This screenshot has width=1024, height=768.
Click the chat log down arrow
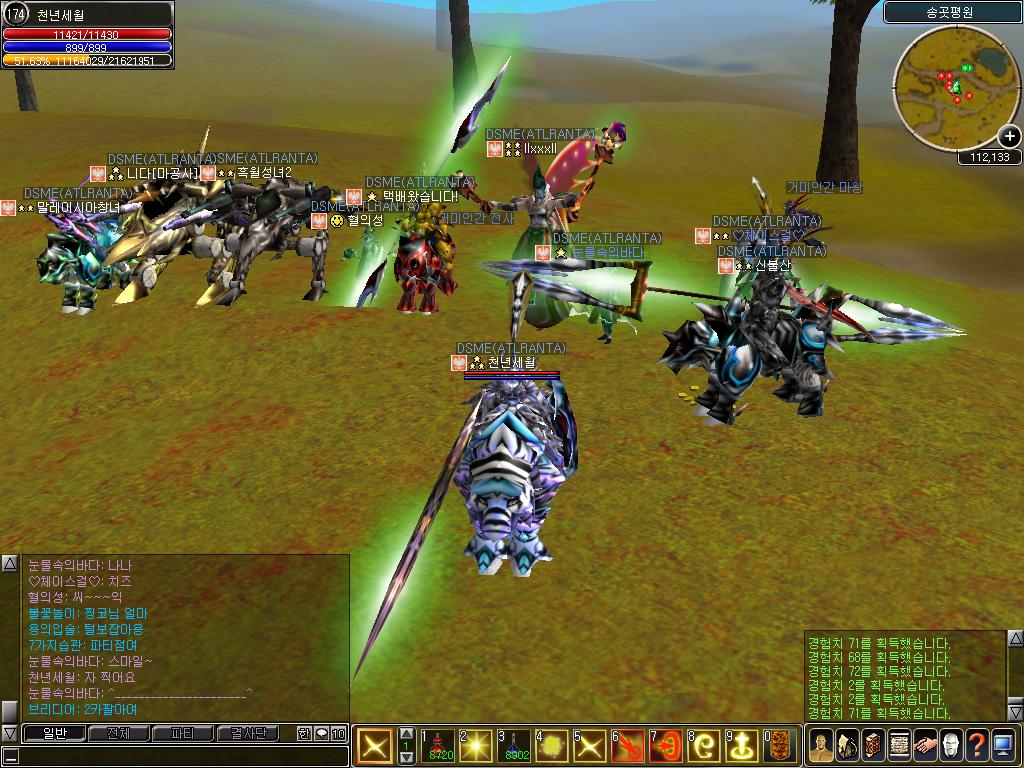9,733
